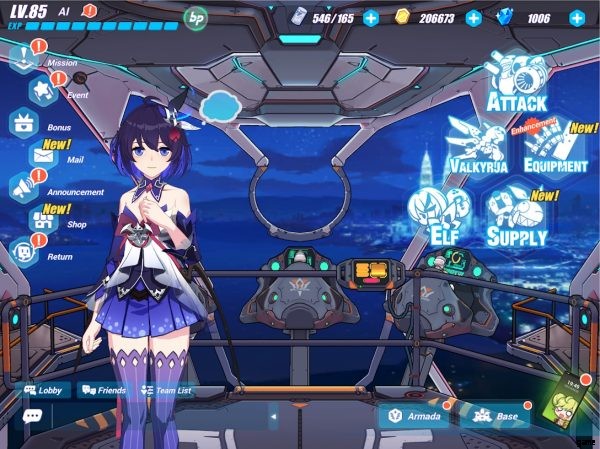
Task: Open the Shop
Action: (44, 220)
